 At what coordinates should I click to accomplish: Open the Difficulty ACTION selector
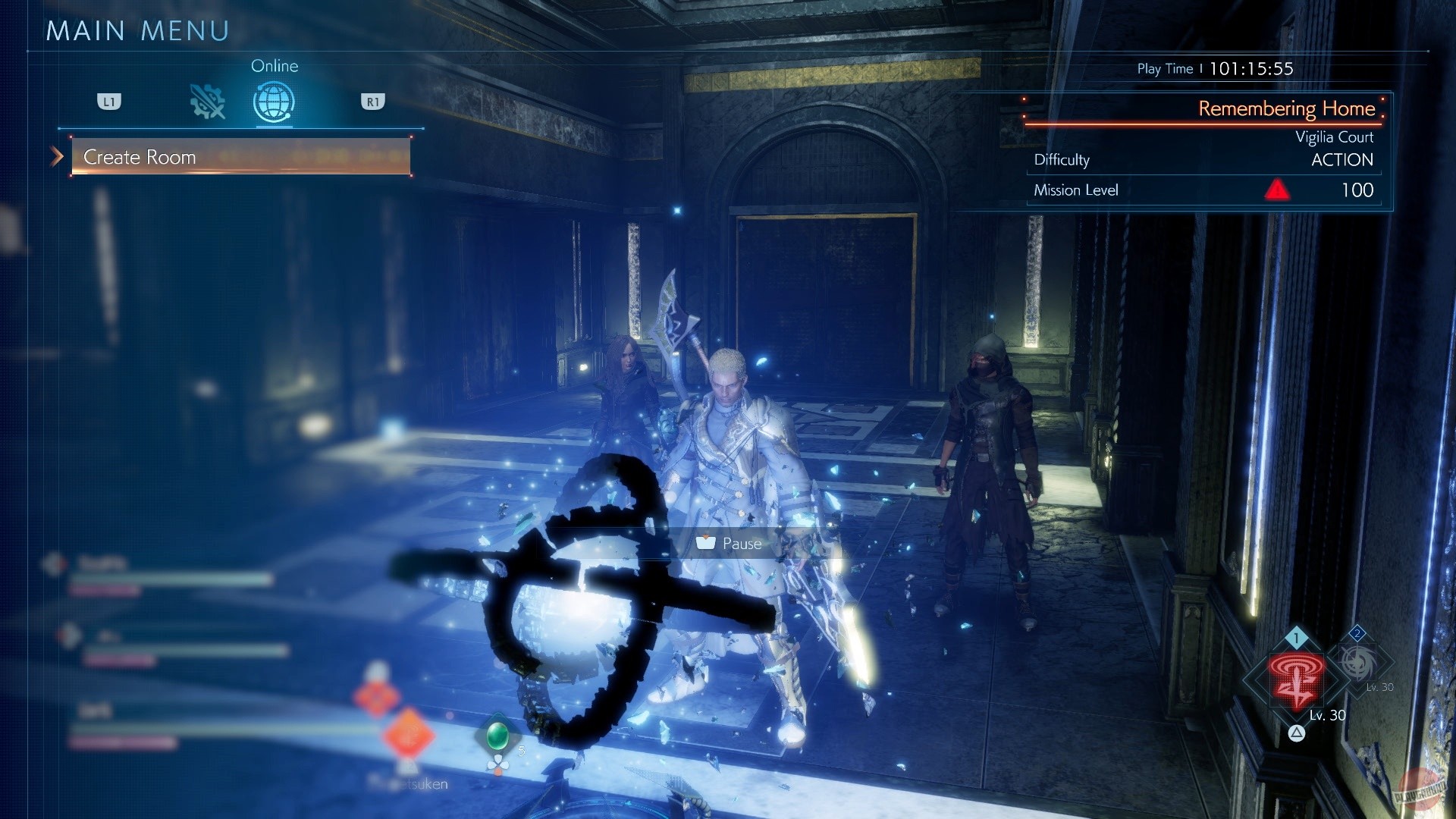[1341, 160]
